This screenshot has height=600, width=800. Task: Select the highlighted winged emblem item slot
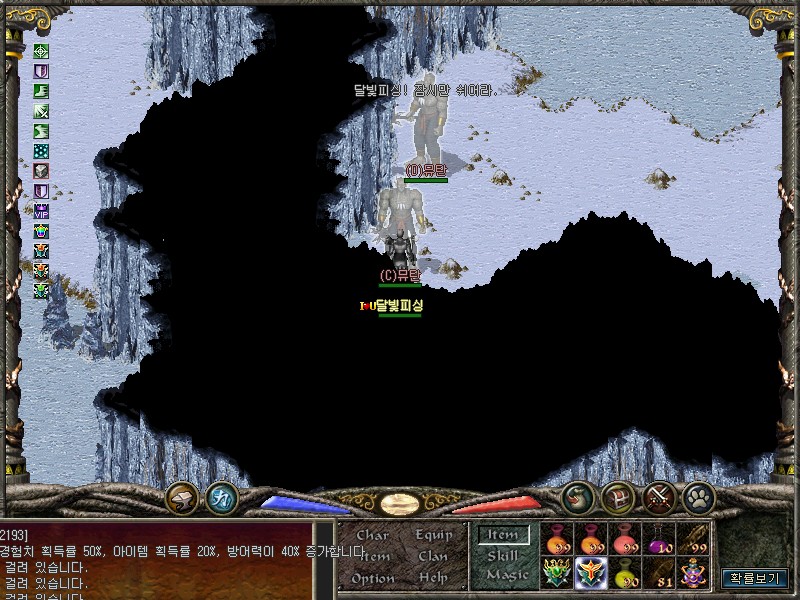pyautogui.click(x=592, y=574)
